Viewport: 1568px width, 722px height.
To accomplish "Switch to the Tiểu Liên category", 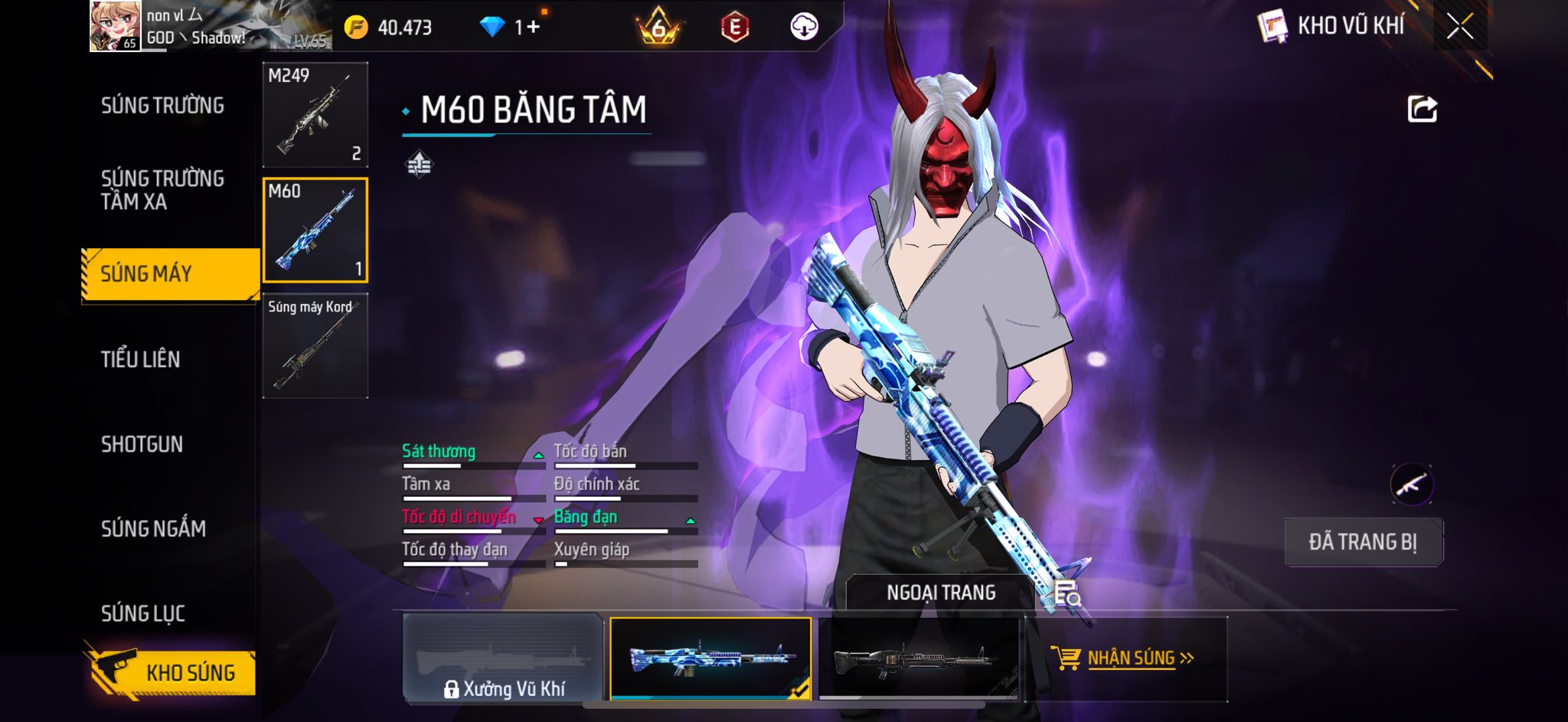I will [141, 359].
